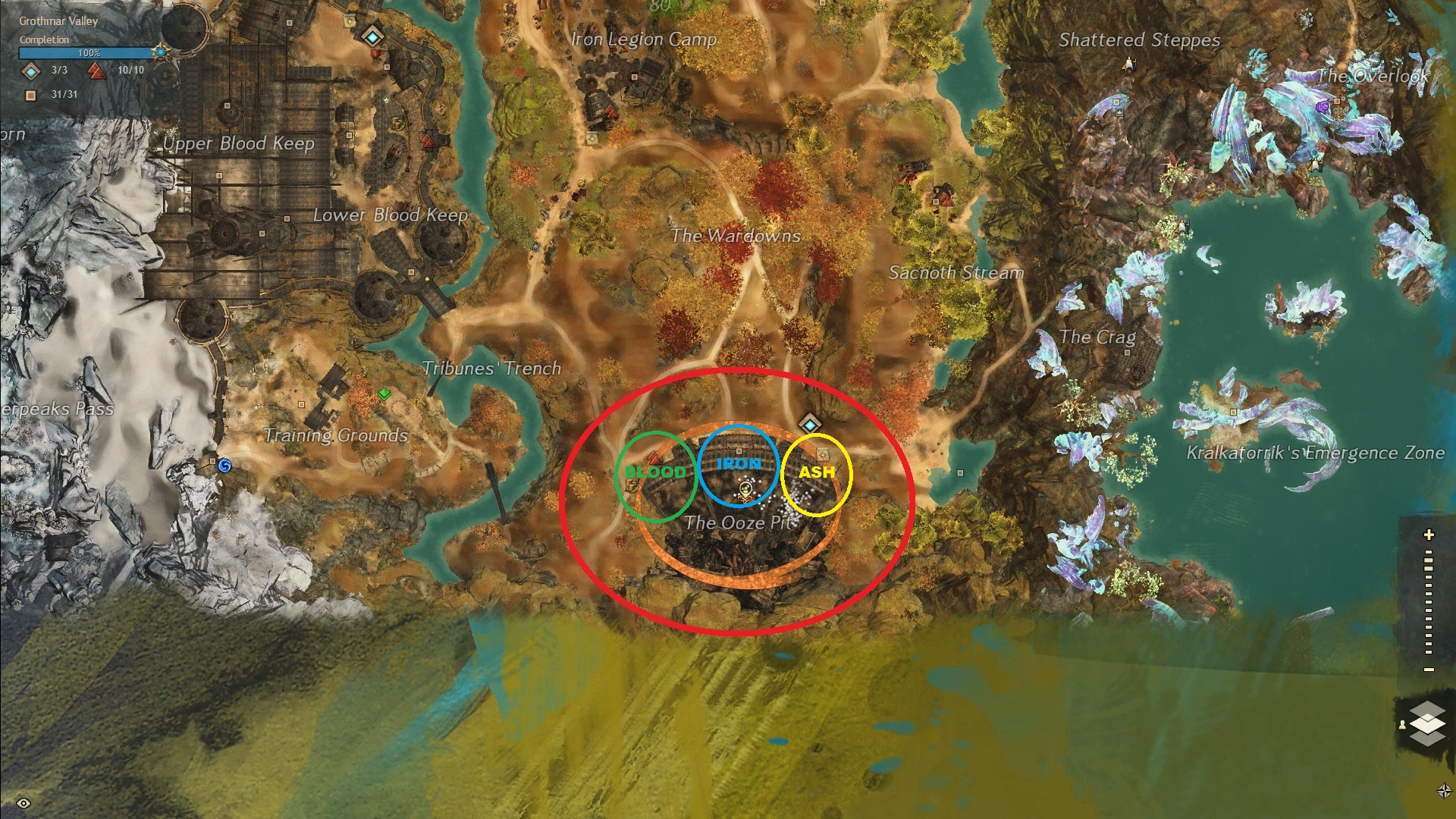
Task: Select the scroll icon inside the ASH circle
Action: coord(823,454)
